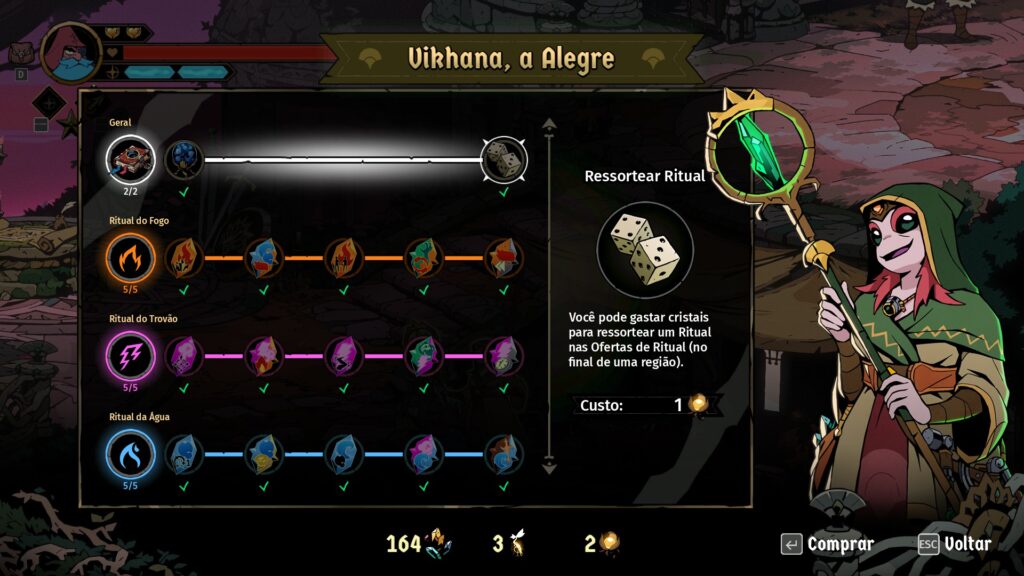Click the scrollbar's down arrow
Screen dimensions: 1024x576
(548, 465)
